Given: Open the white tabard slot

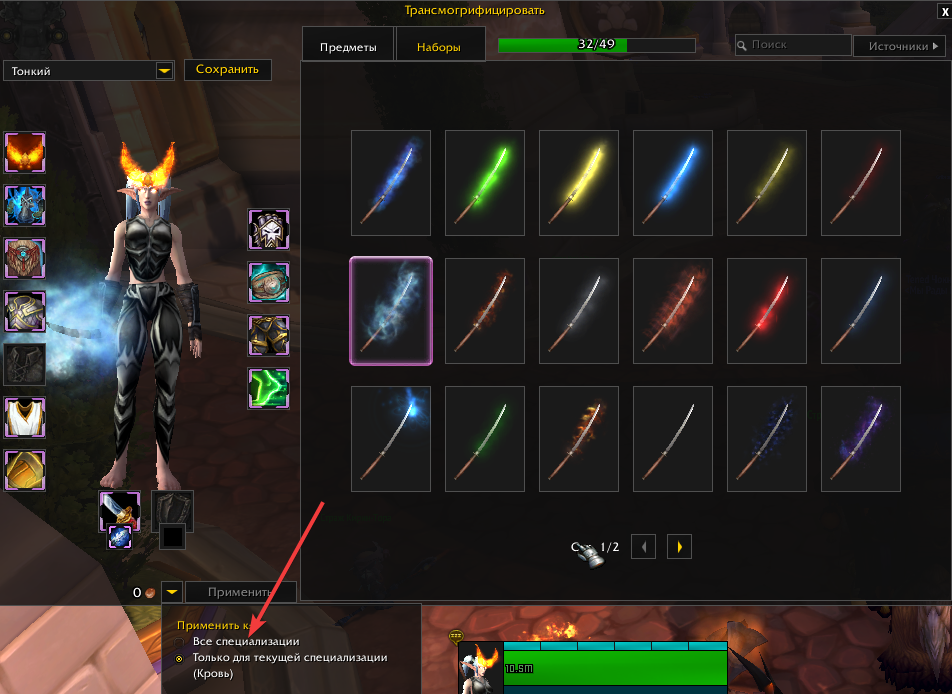Looking at the screenshot, I should point(24,417).
